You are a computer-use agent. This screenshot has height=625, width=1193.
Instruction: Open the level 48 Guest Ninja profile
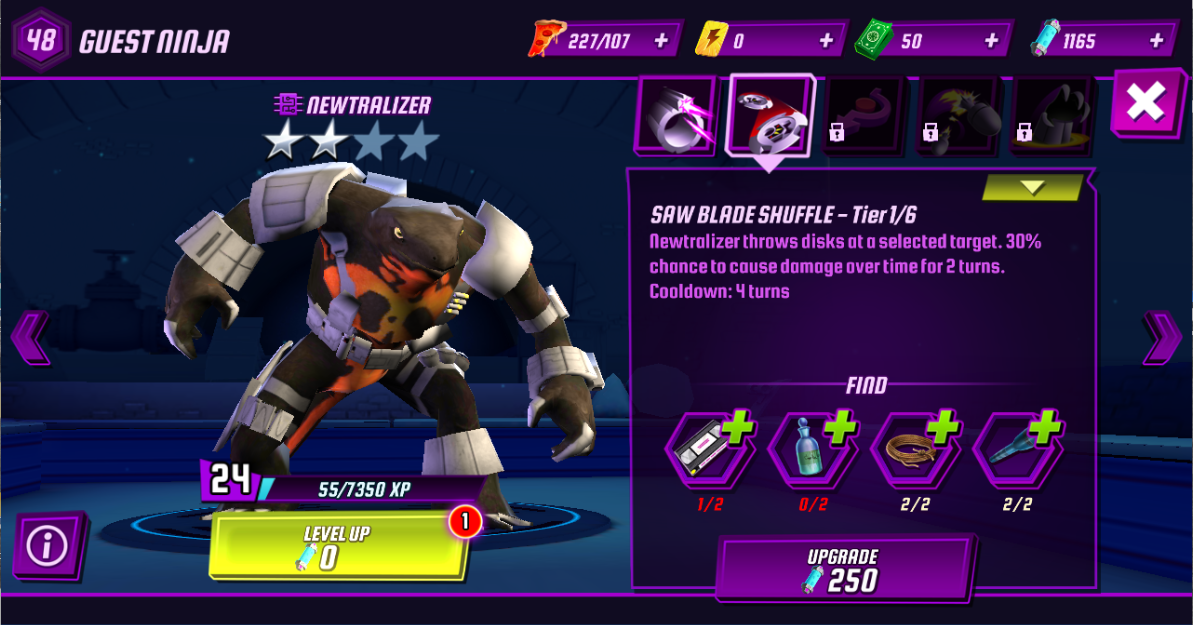[x=120, y=41]
